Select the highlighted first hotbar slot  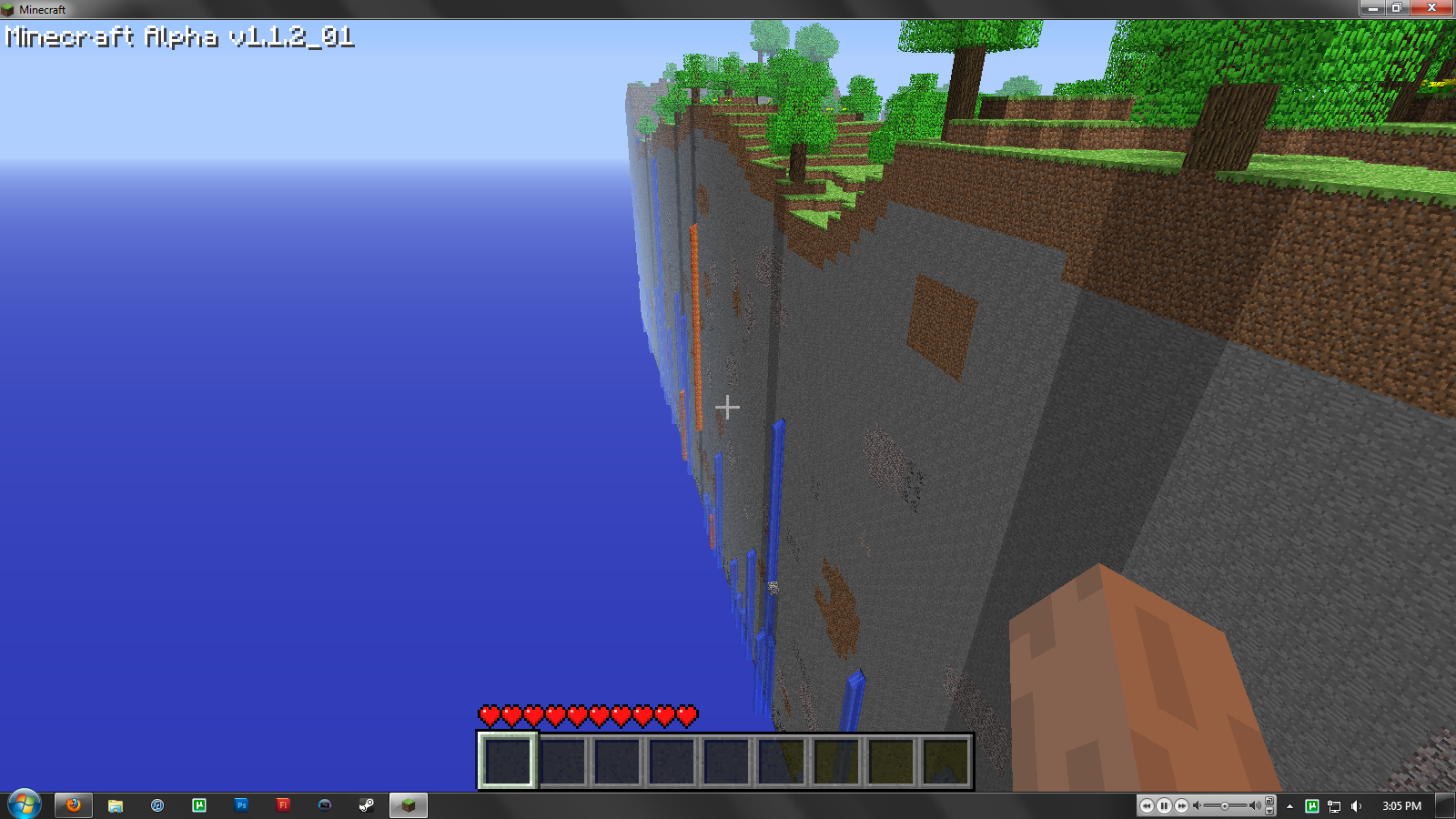[507, 761]
